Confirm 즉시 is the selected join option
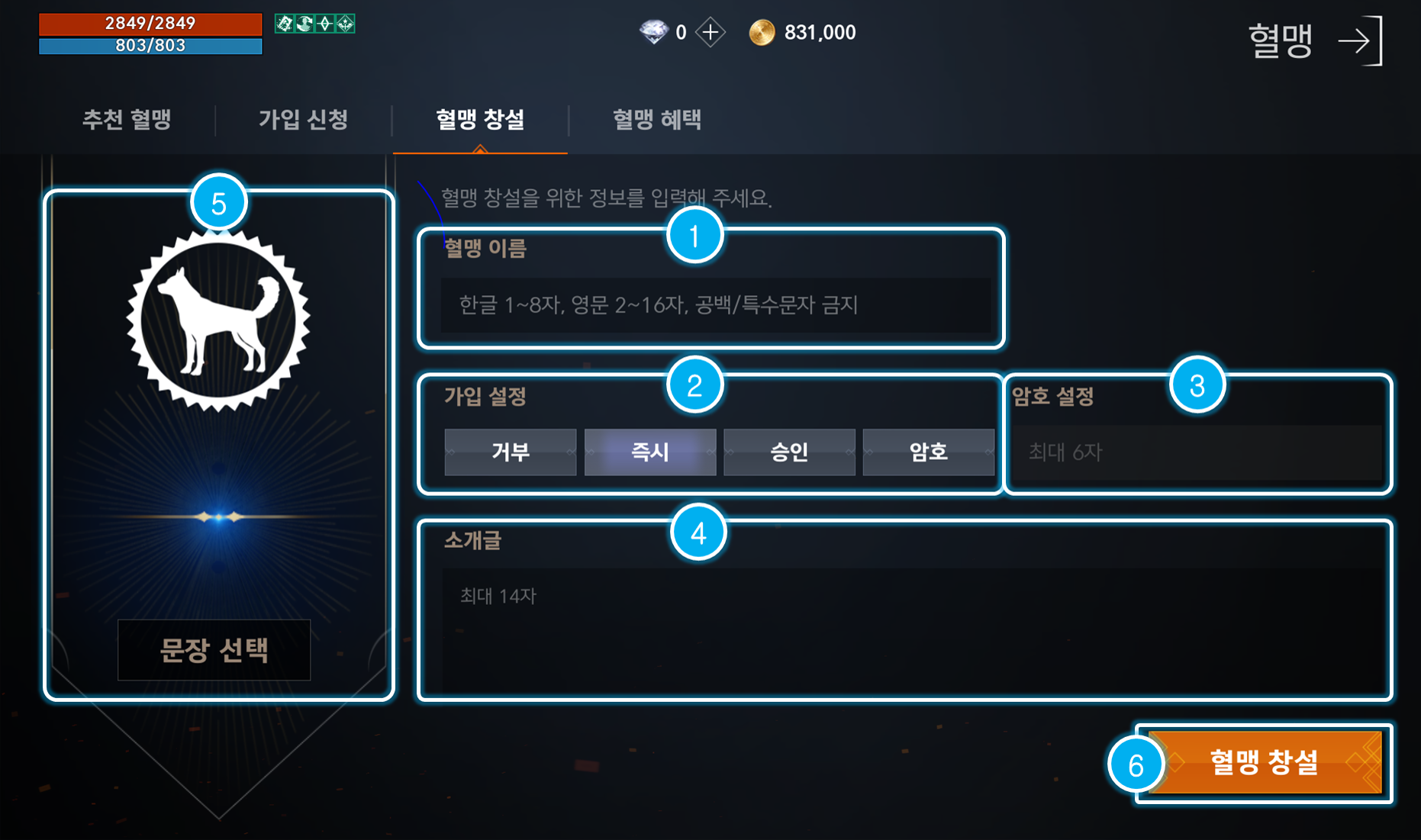The width and height of the screenshot is (1421, 840). point(649,452)
